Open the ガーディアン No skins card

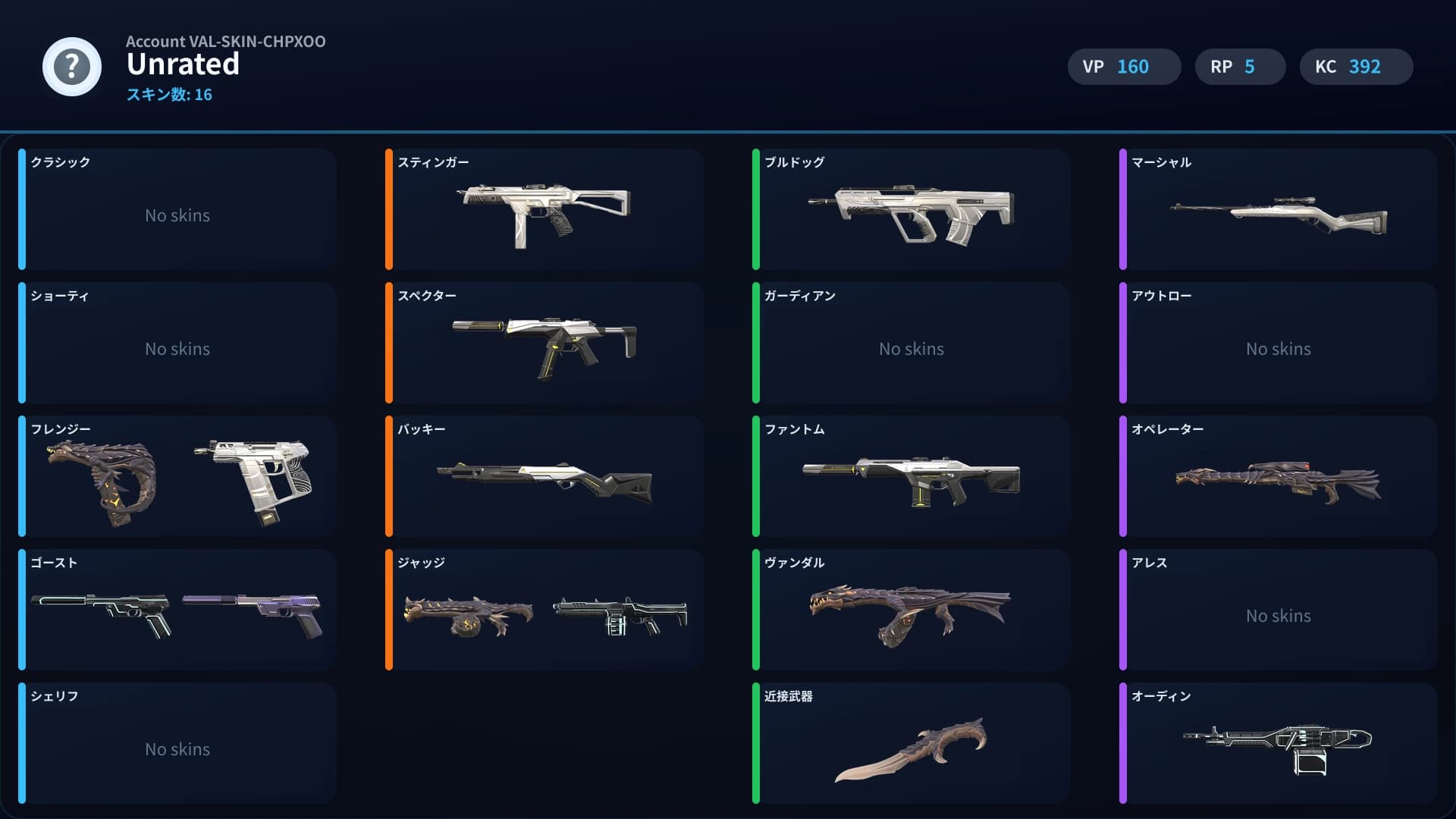pyautogui.click(x=910, y=343)
